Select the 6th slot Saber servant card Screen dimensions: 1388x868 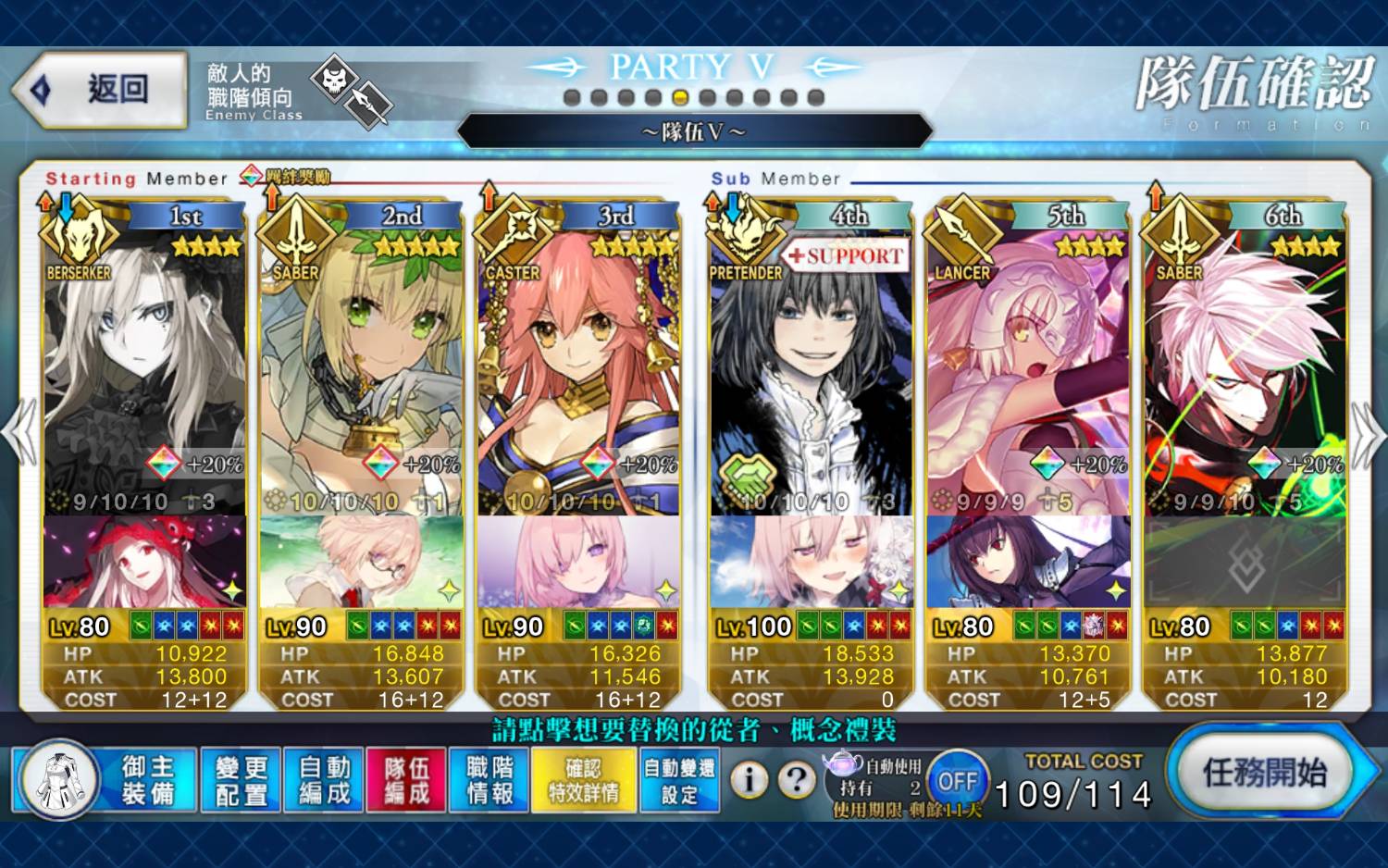click(x=1245, y=370)
